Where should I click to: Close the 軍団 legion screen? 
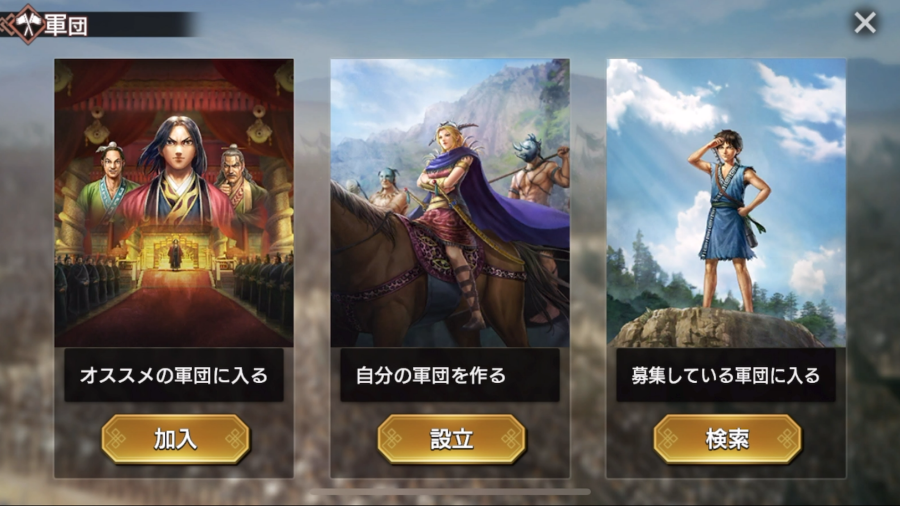pos(865,22)
